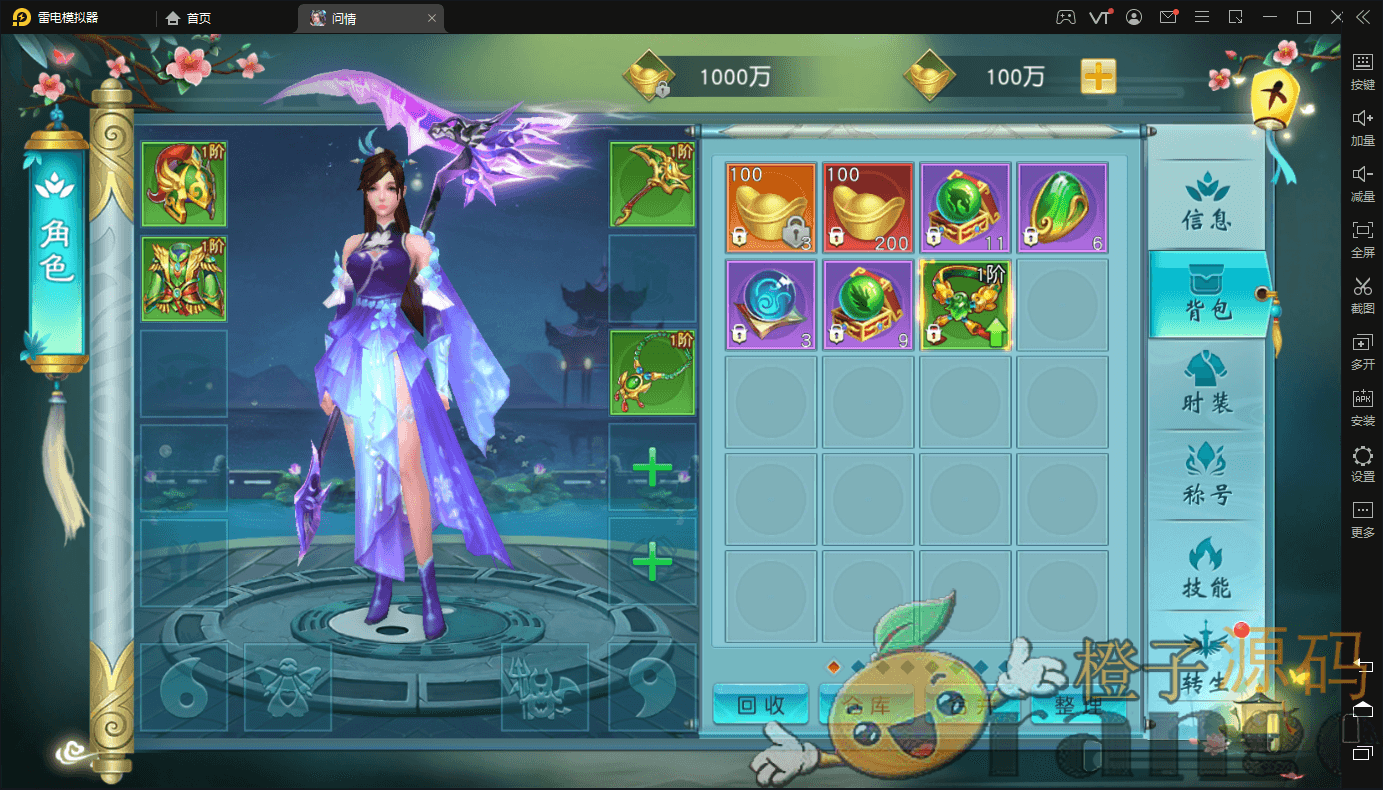
Task: Select the locked gold ingot stack of 3
Action: coord(771,208)
